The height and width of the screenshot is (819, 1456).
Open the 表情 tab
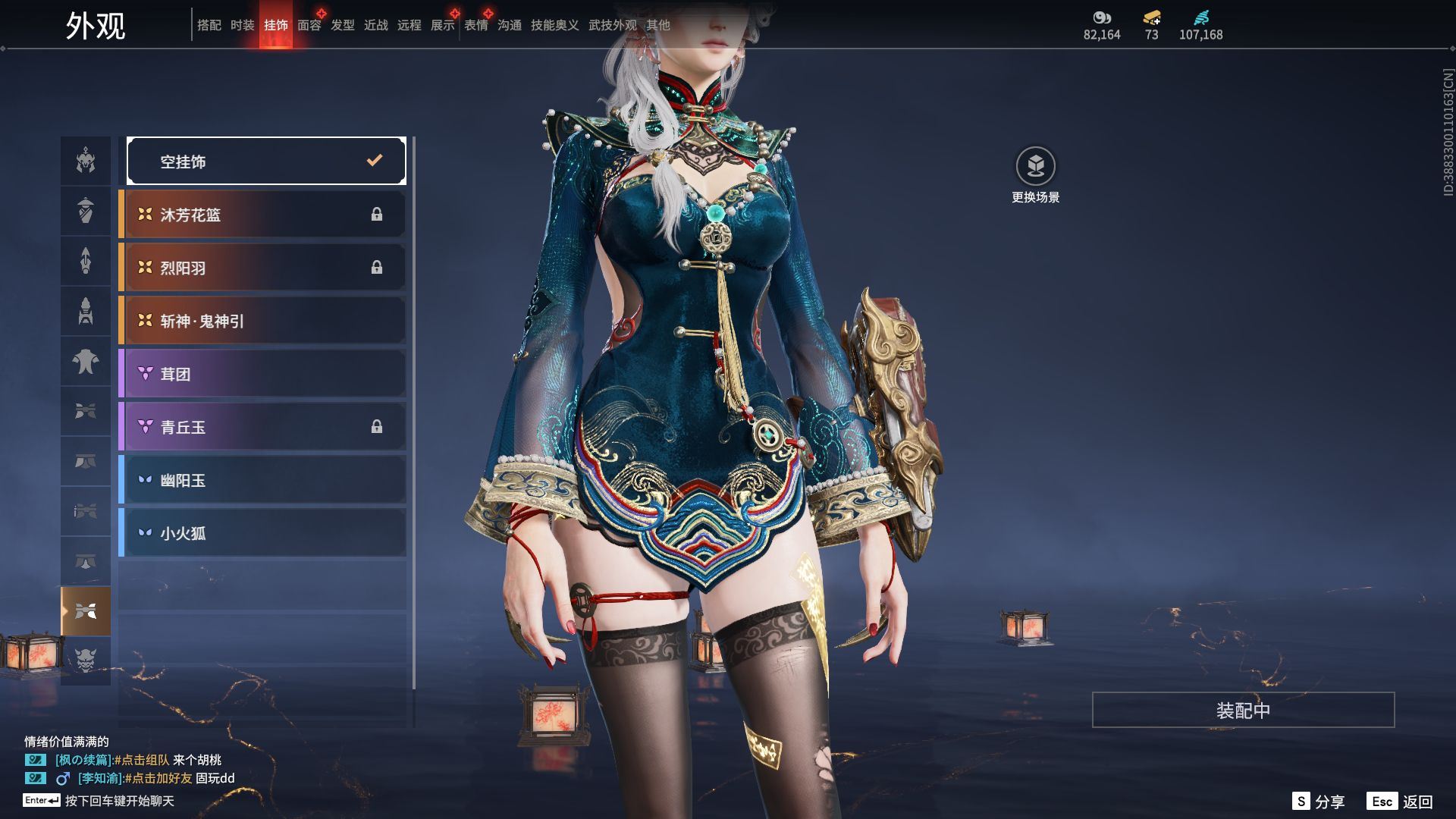[476, 25]
